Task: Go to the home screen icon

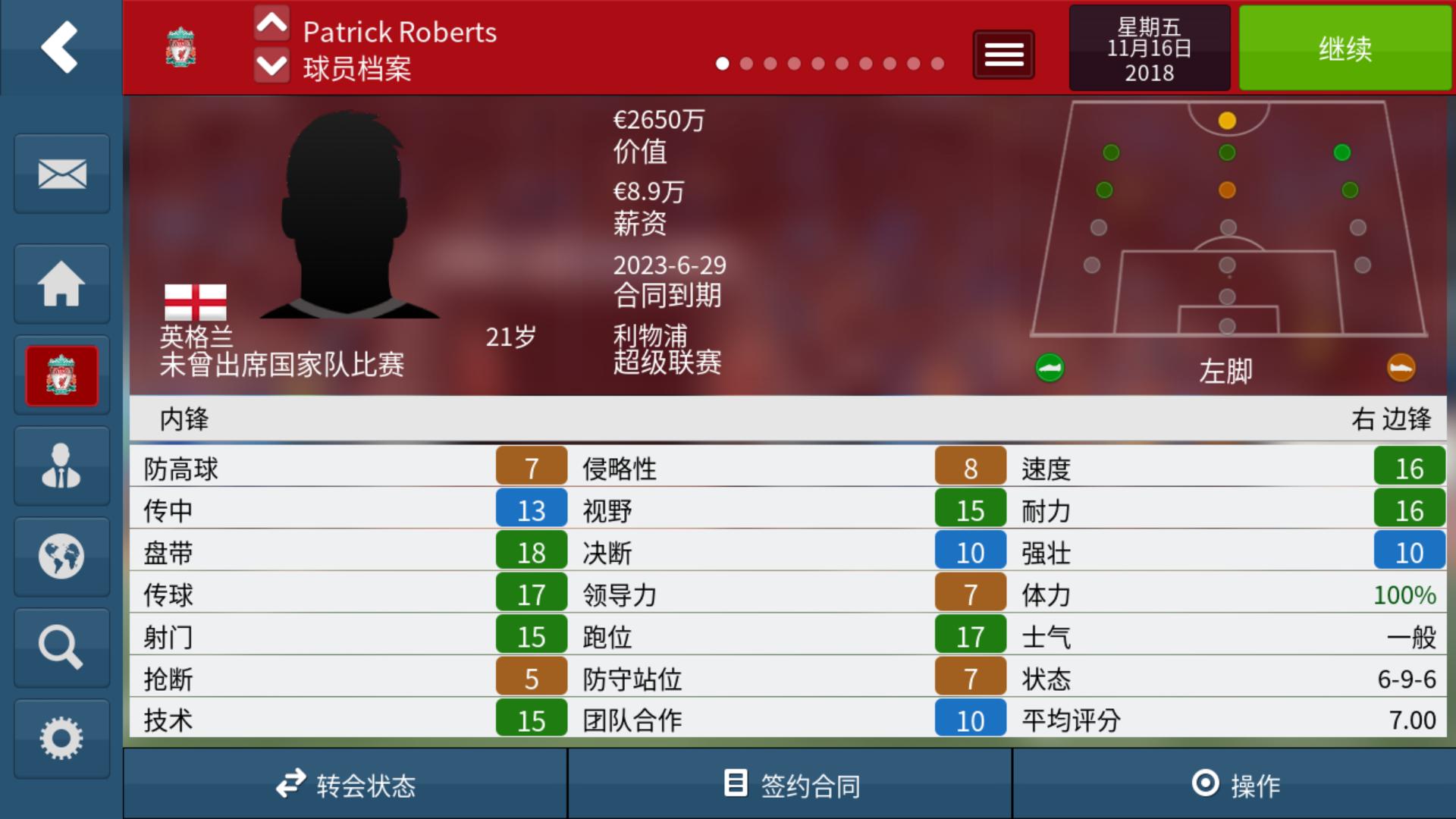Action: pos(61,284)
